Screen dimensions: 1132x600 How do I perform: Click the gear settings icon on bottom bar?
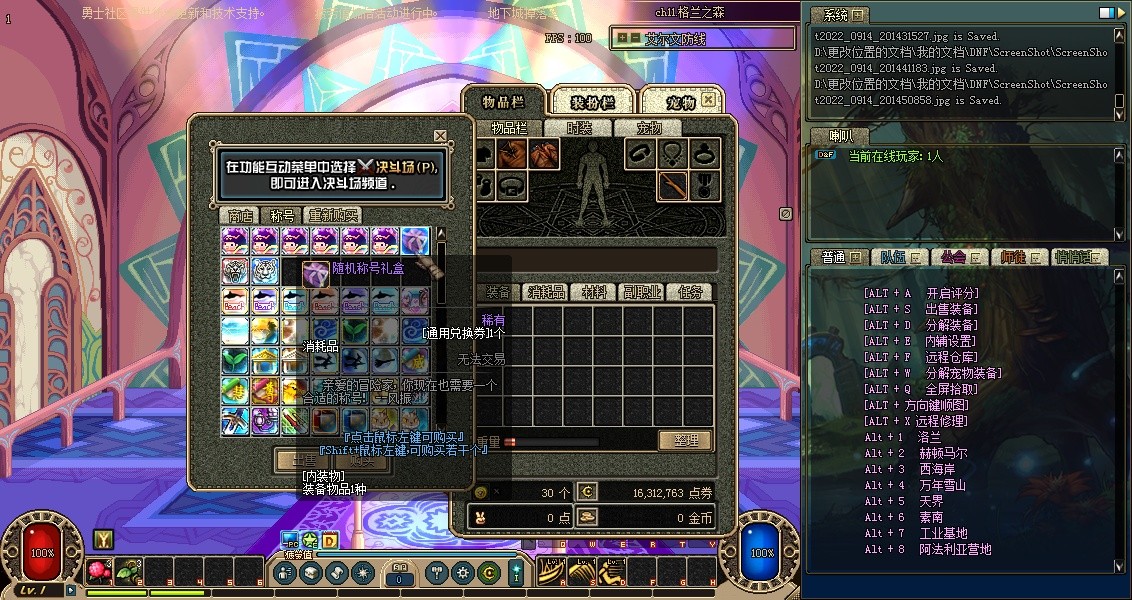462,573
